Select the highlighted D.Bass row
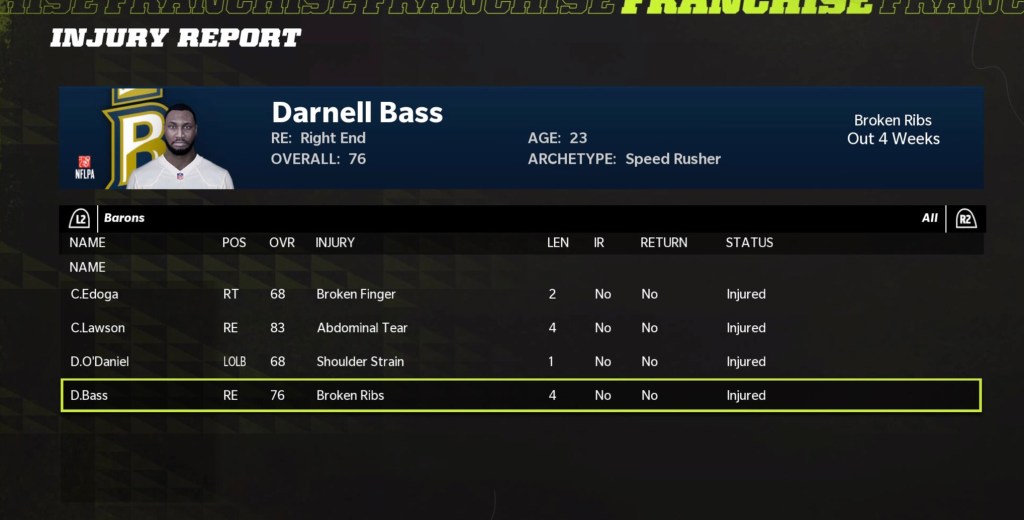 pos(520,395)
